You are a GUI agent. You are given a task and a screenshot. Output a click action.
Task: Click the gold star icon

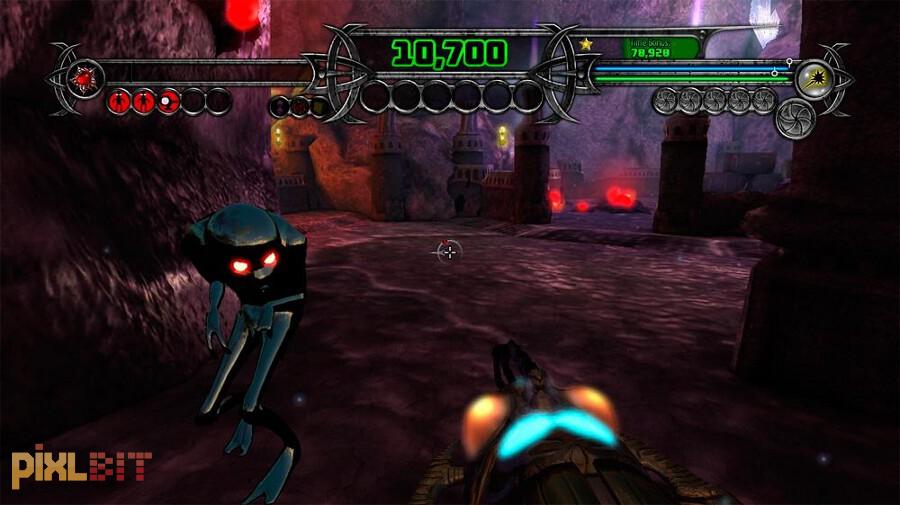pyautogui.click(x=585, y=44)
